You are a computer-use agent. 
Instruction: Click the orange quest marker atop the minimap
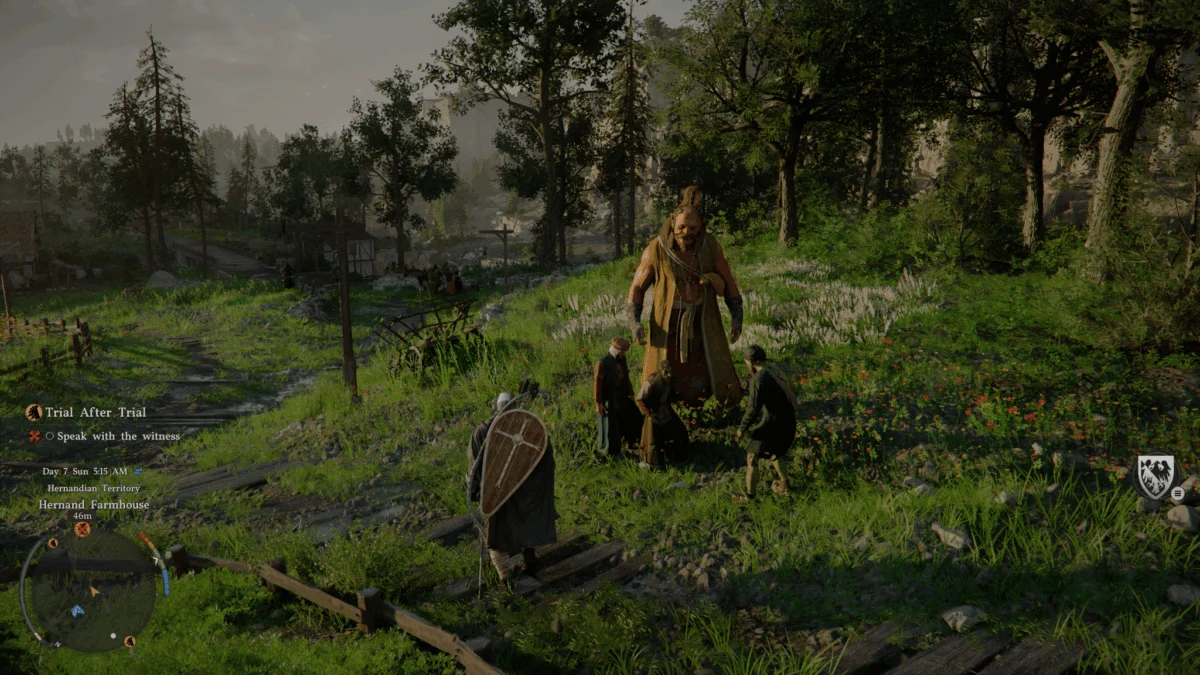pos(82,529)
